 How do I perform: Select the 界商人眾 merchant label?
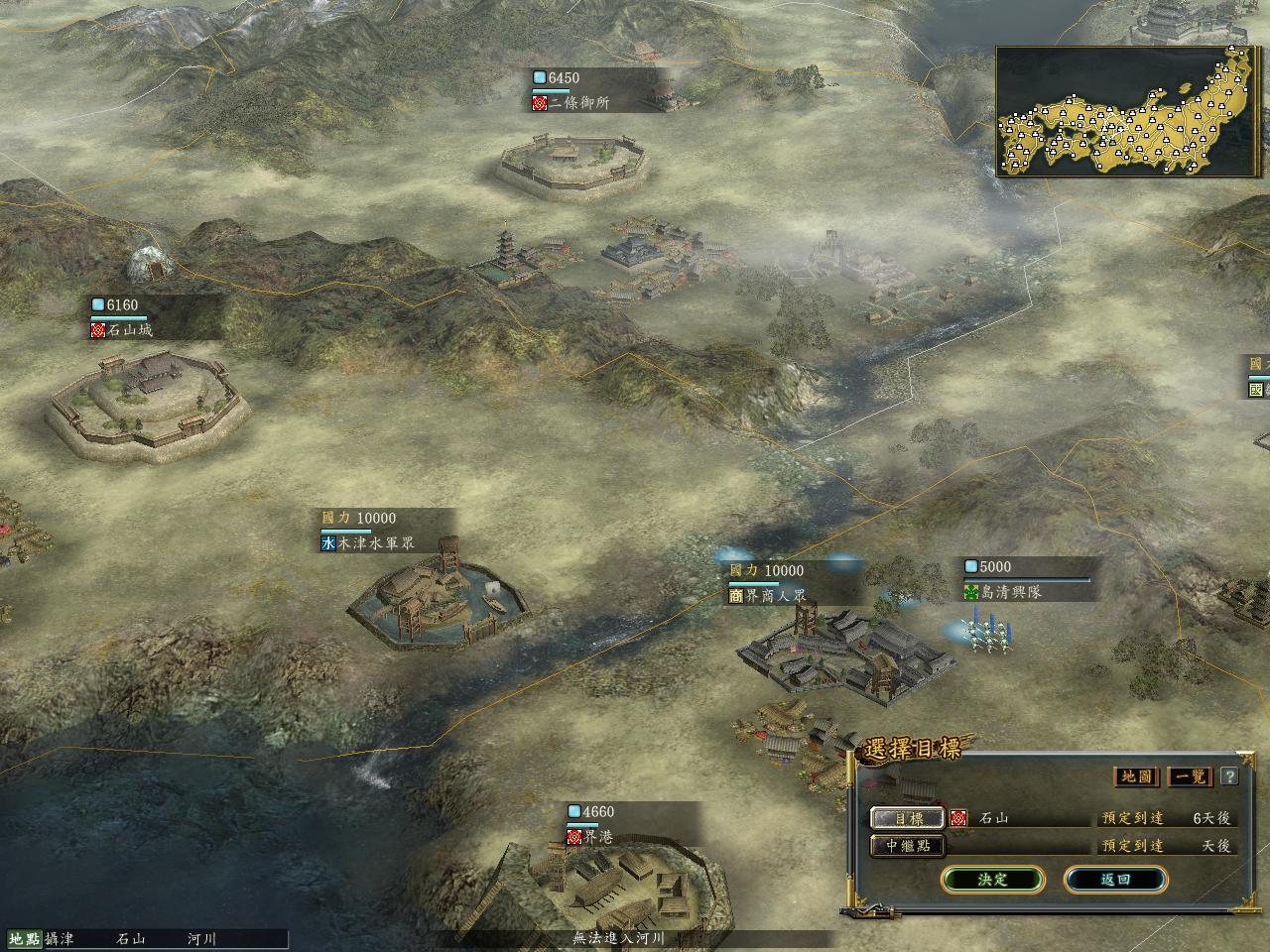coord(774,595)
